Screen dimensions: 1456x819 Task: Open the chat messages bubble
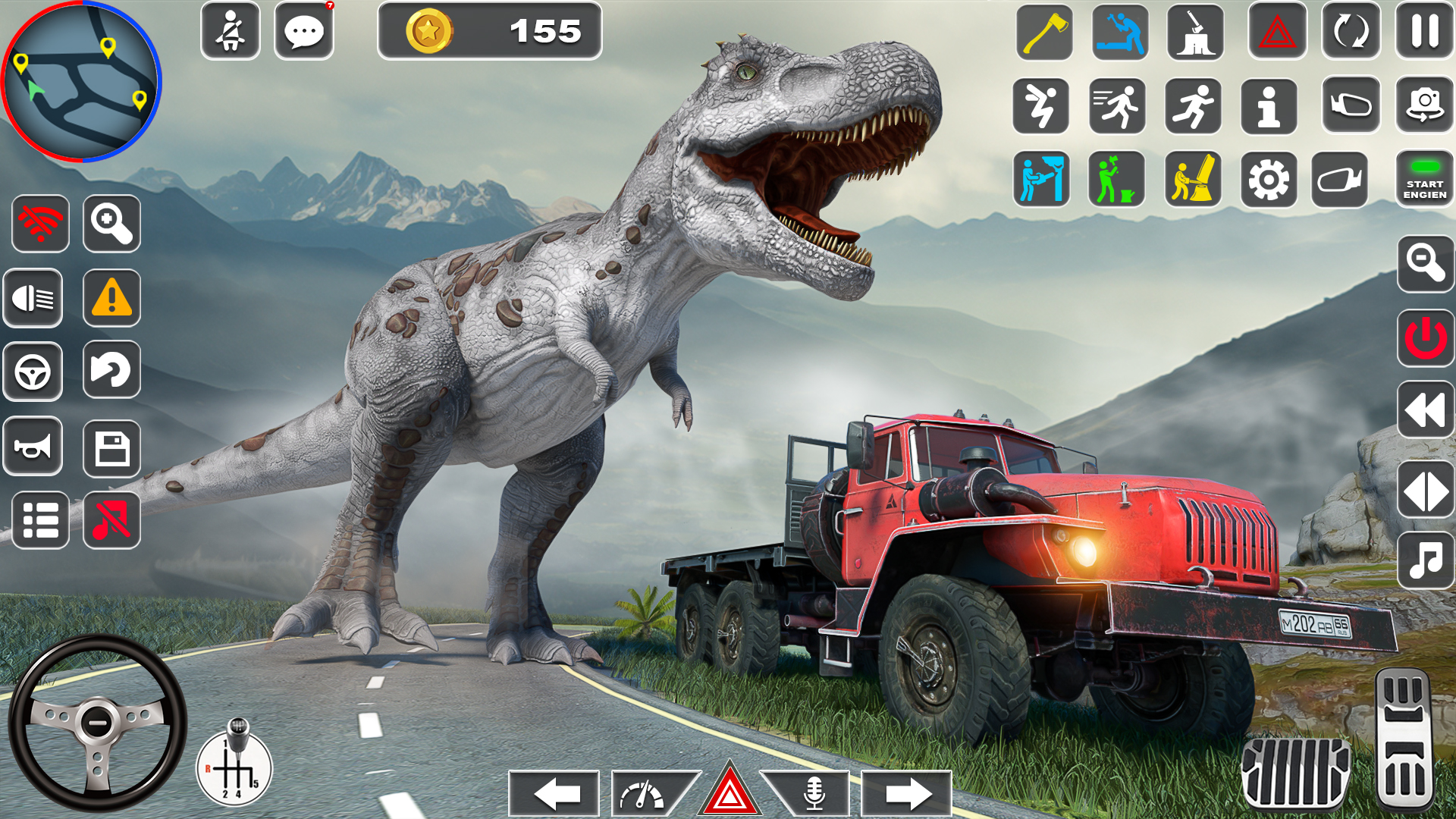pyautogui.click(x=305, y=30)
